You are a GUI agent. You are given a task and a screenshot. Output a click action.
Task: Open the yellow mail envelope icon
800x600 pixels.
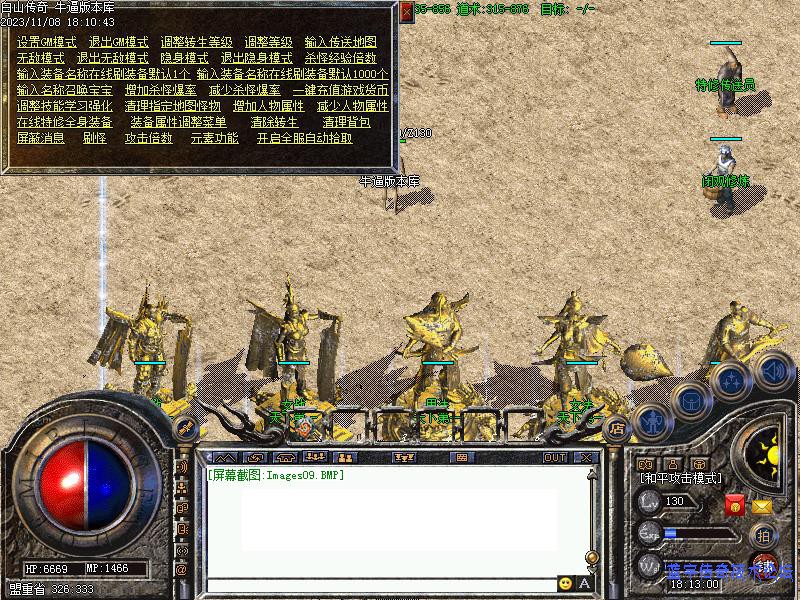coord(762,506)
